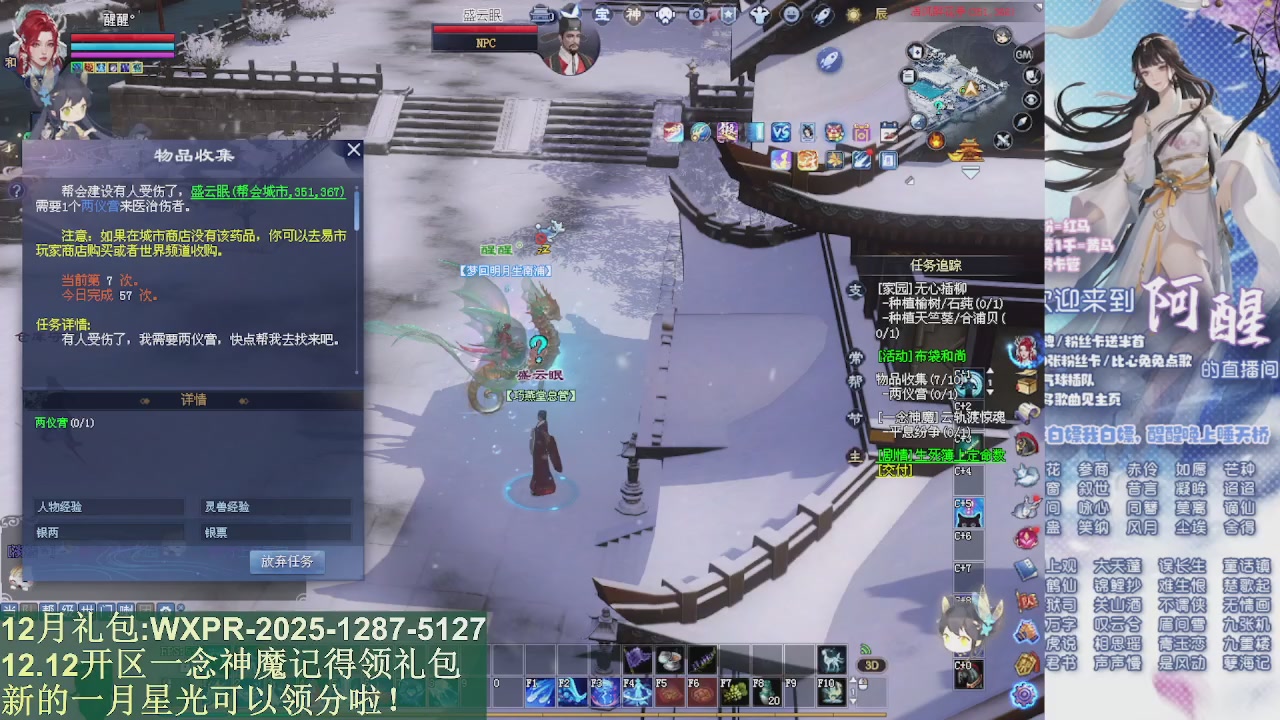
Task: Expand the [活动]布袋和尚 quest entry
Action: click(922, 356)
